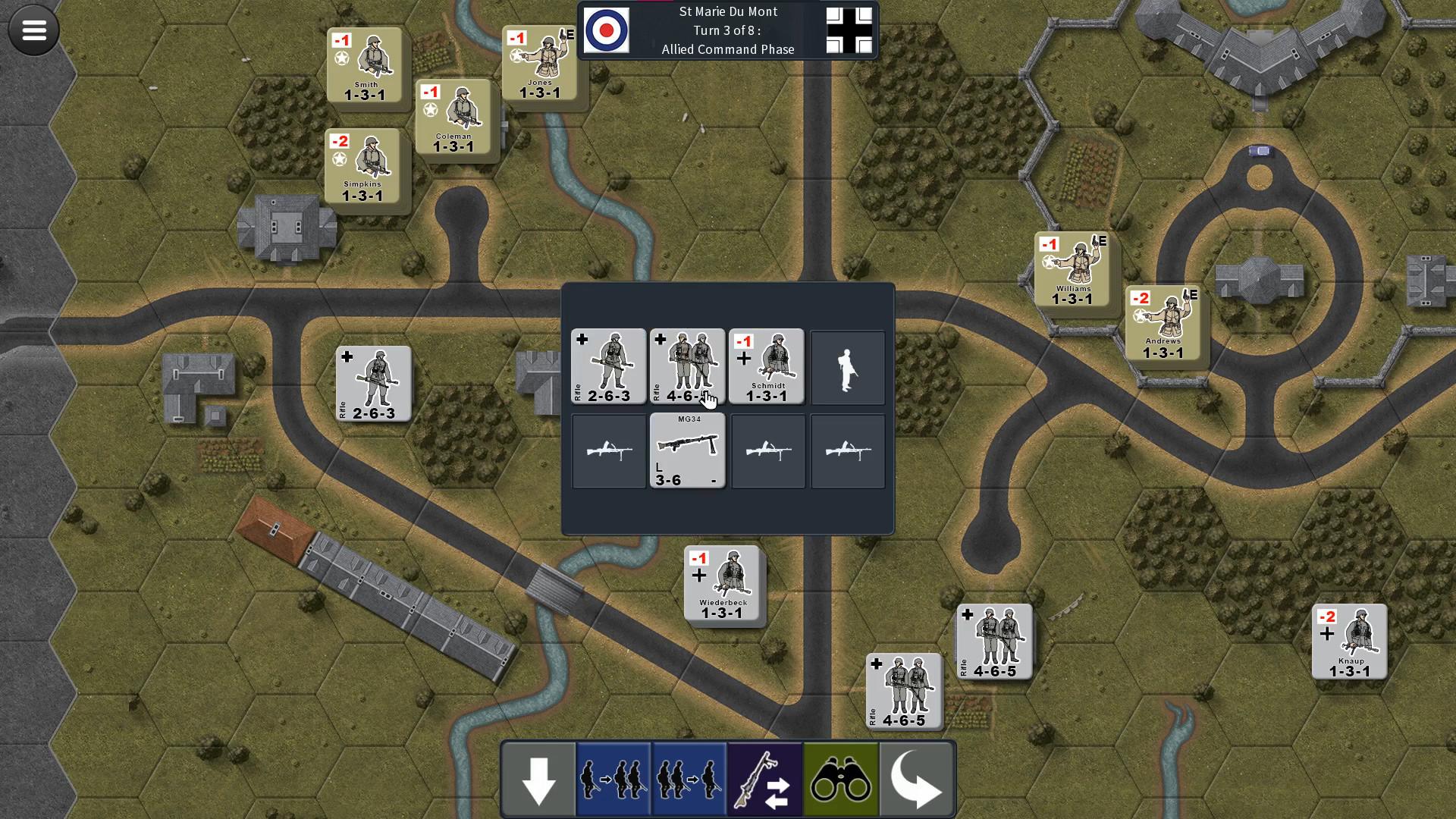The image size is (1456, 819).
Task: Select Schmidt 1-3-1 leader counter
Action: point(767,366)
